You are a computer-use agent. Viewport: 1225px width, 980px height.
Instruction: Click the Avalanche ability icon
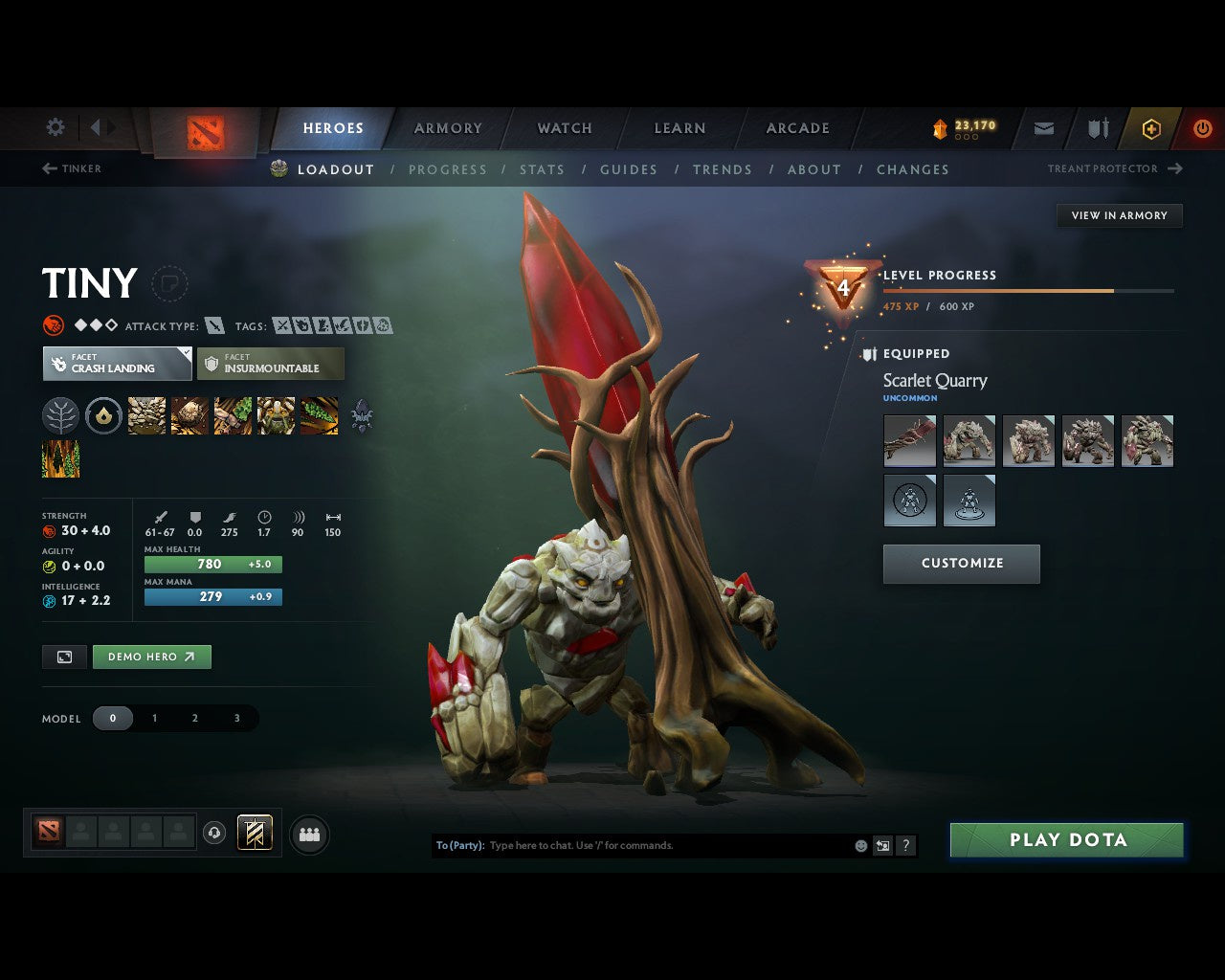click(x=145, y=415)
